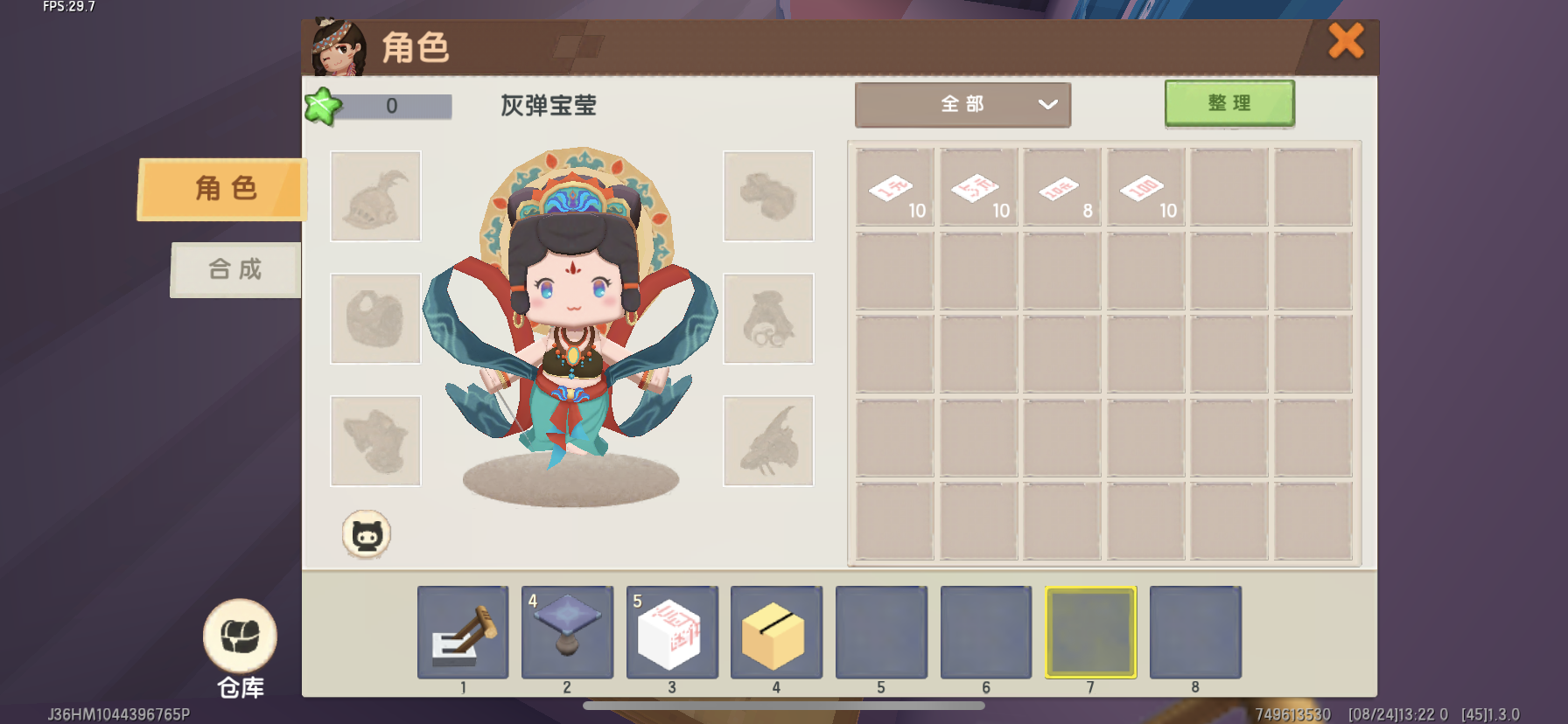Screen dimensions: 1568x724
Task: Close the 角色 character panel
Action: click(1346, 41)
